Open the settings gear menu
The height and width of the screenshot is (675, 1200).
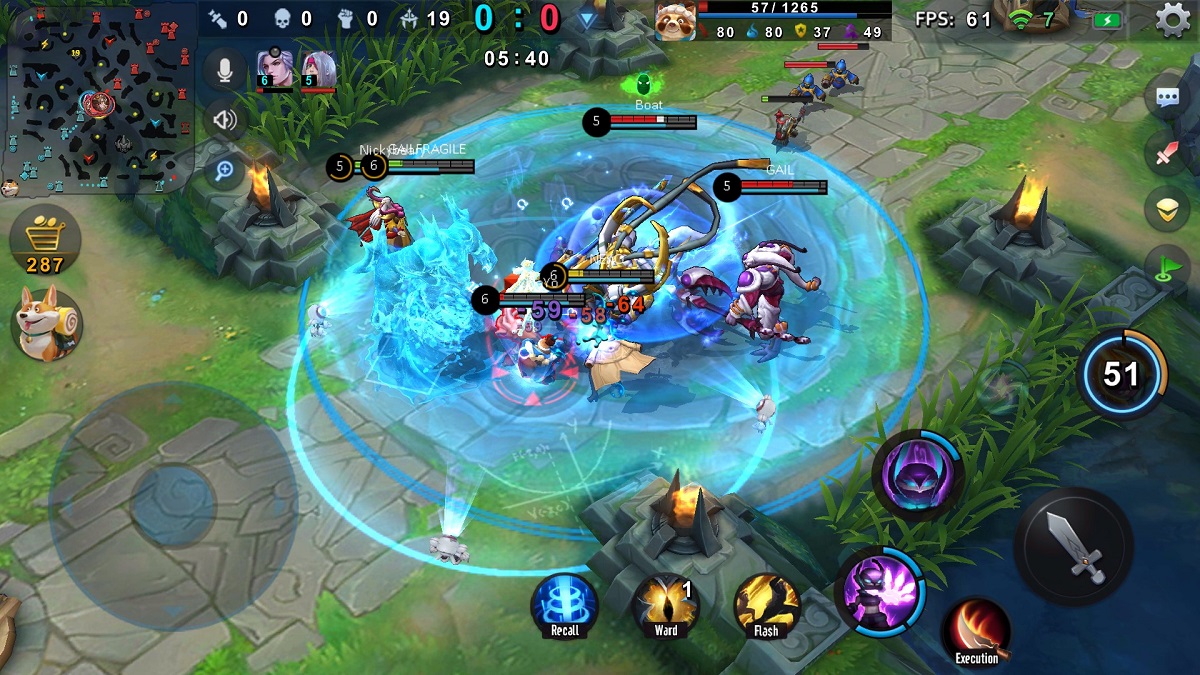coord(1173,20)
